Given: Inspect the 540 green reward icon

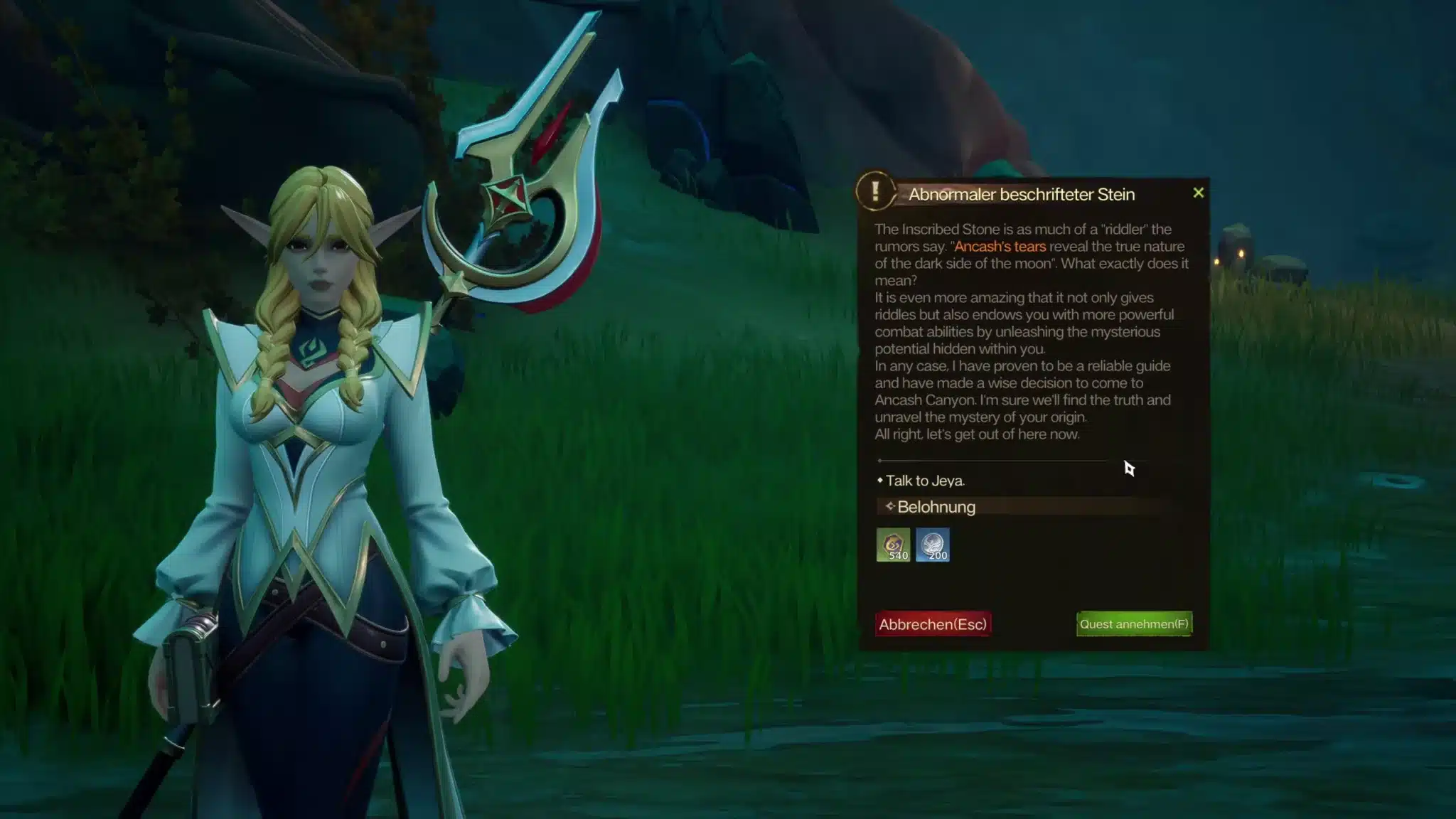Looking at the screenshot, I should pos(893,545).
